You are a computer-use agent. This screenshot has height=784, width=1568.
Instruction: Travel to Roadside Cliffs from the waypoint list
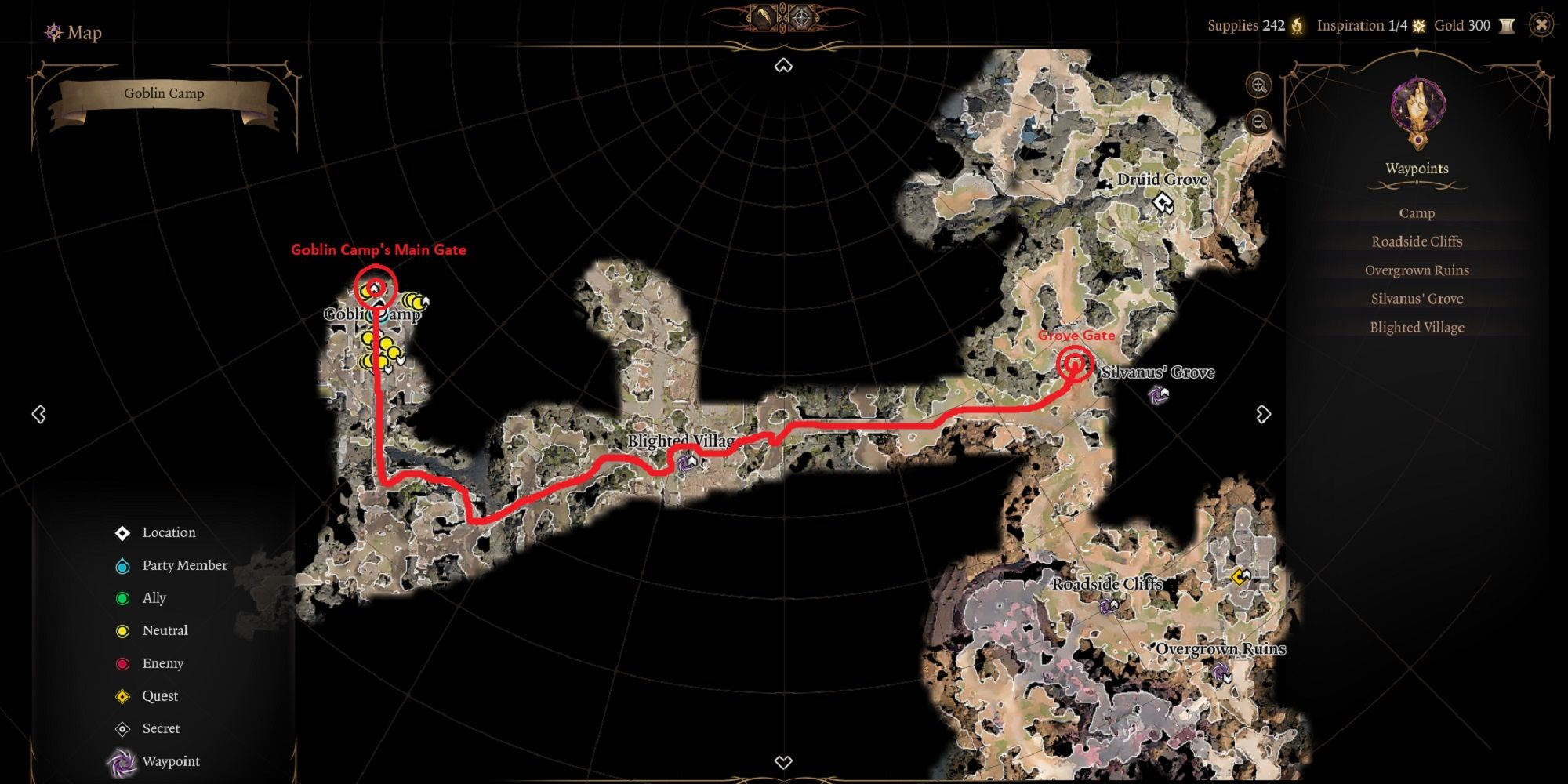coord(1417,241)
